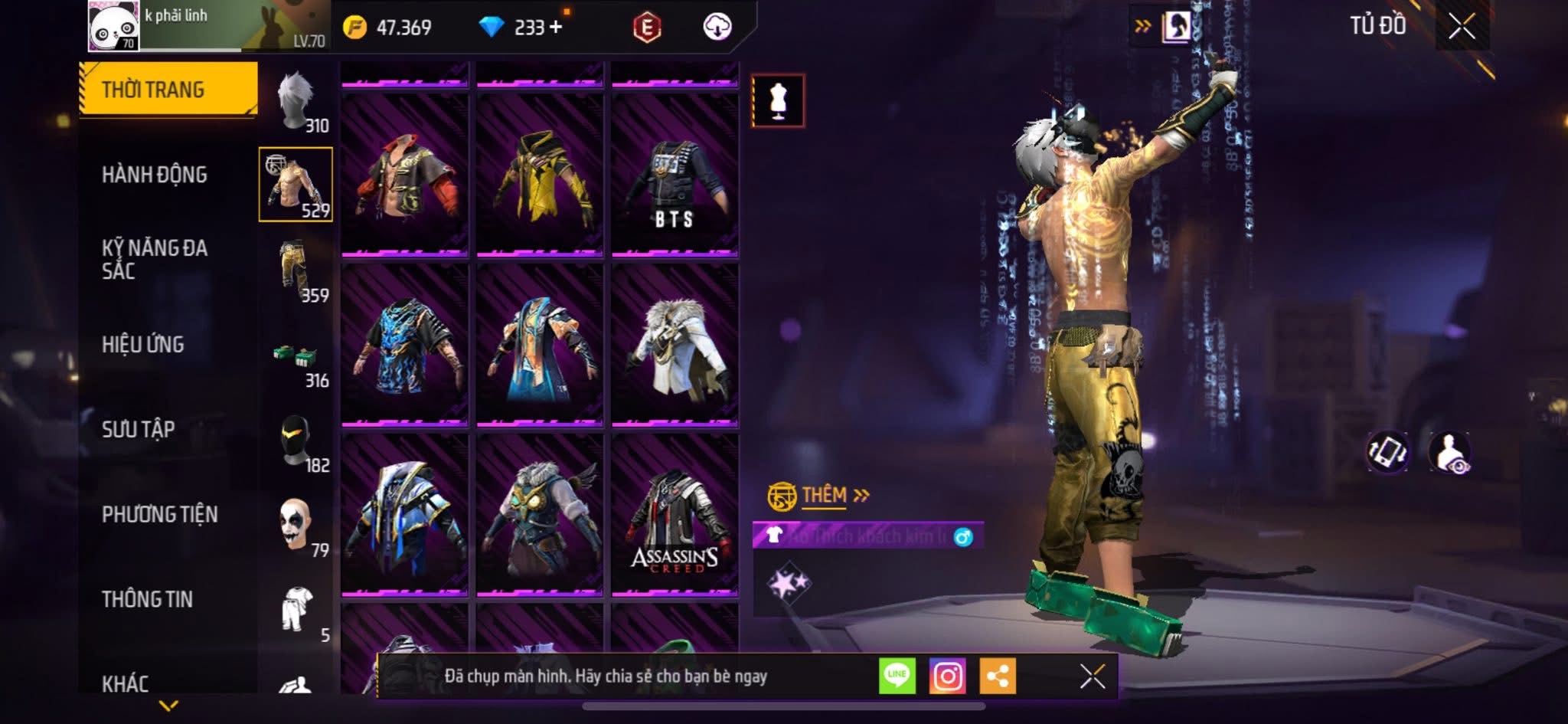The height and width of the screenshot is (724, 1568).
Task: Open the Phương Tiện tab
Action: click(x=159, y=514)
